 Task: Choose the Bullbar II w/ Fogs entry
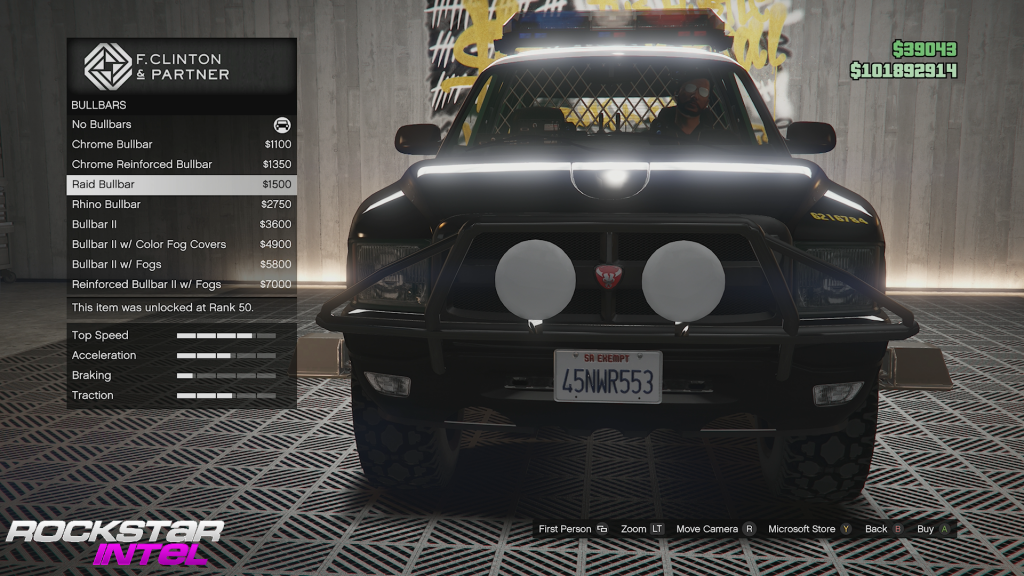(181, 265)
